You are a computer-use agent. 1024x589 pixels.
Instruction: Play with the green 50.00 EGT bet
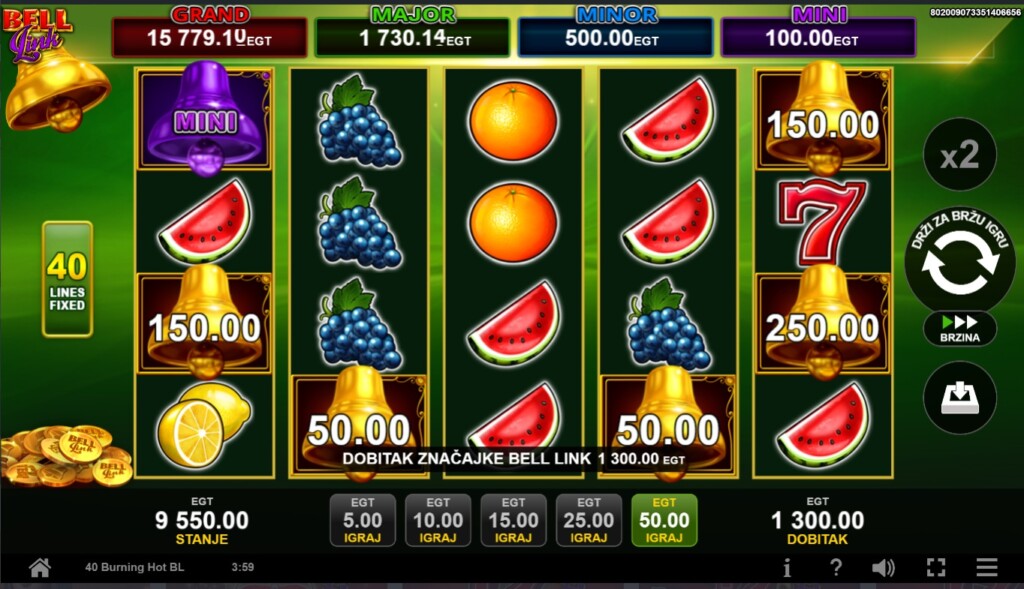point(664,521)
